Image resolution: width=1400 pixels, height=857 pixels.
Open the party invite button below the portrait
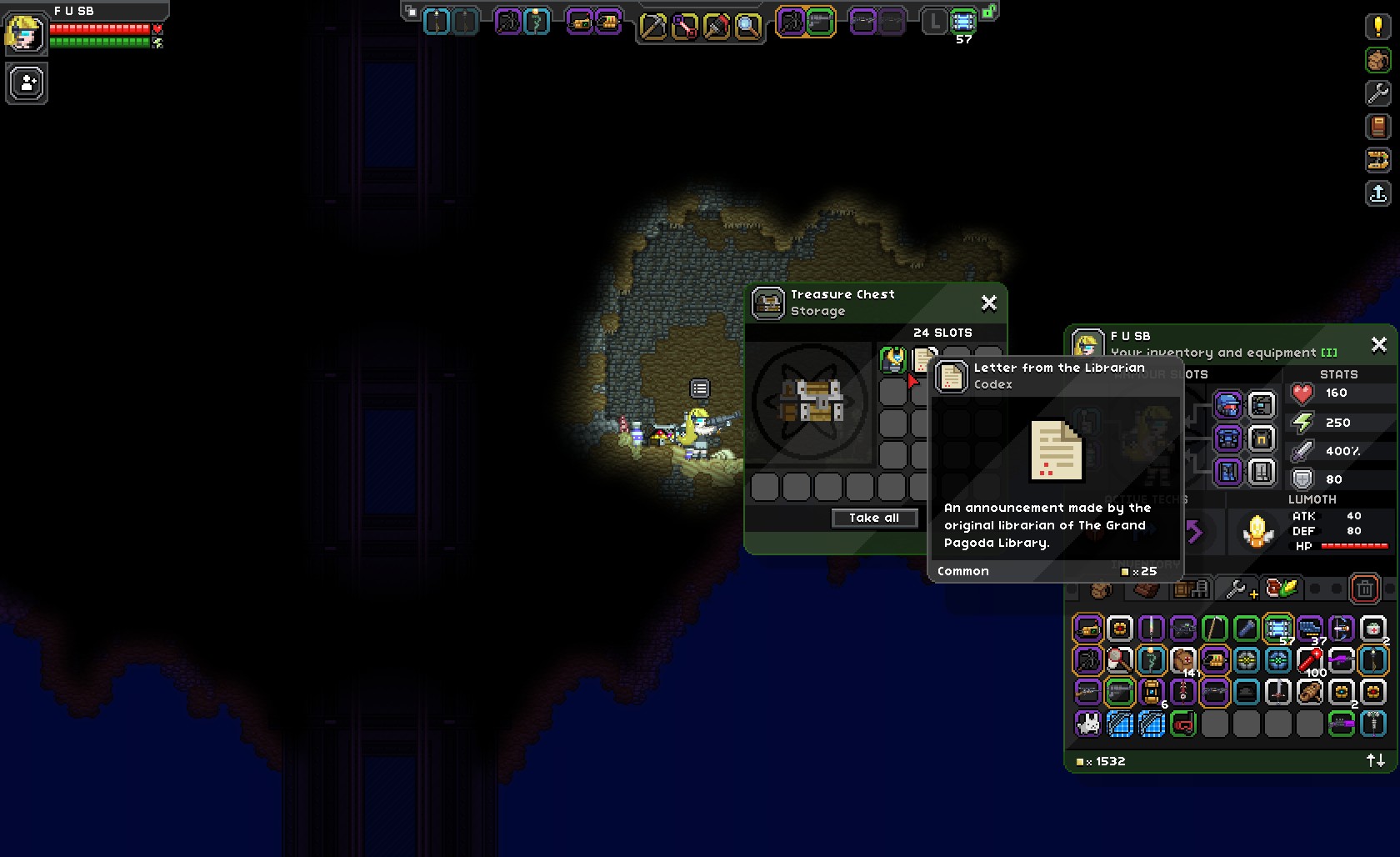(x=27, y=83)
